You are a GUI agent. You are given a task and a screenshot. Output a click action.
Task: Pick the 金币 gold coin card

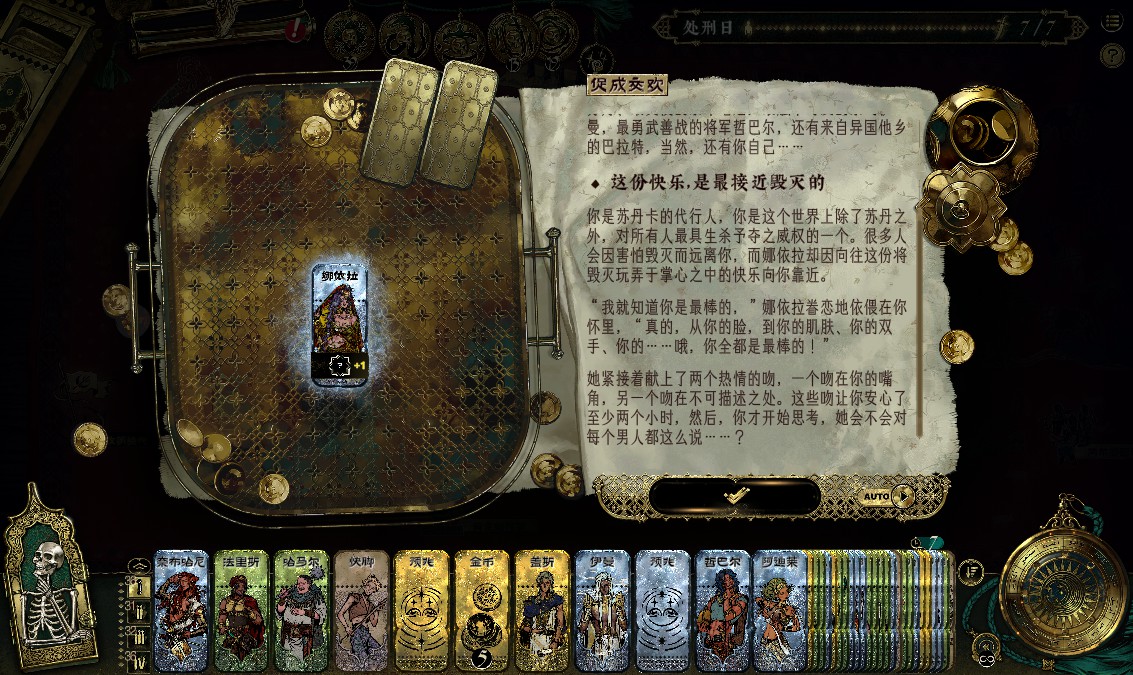(482, 610)
